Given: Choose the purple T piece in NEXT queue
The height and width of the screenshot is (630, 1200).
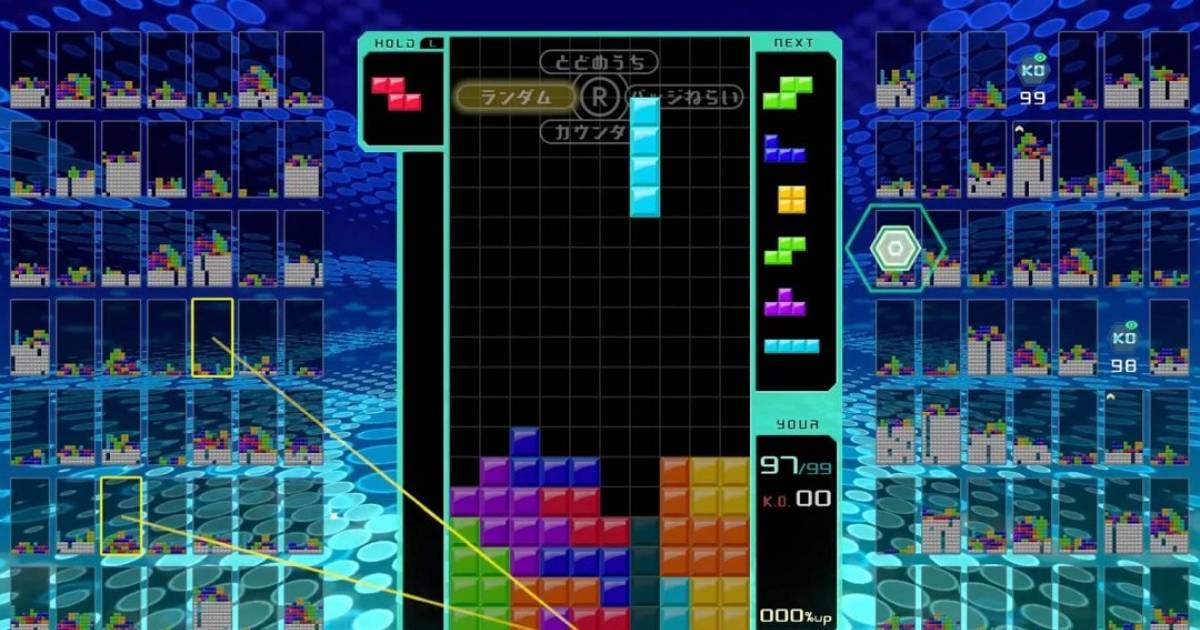Looking at the screenshot, I should (786, 302).
